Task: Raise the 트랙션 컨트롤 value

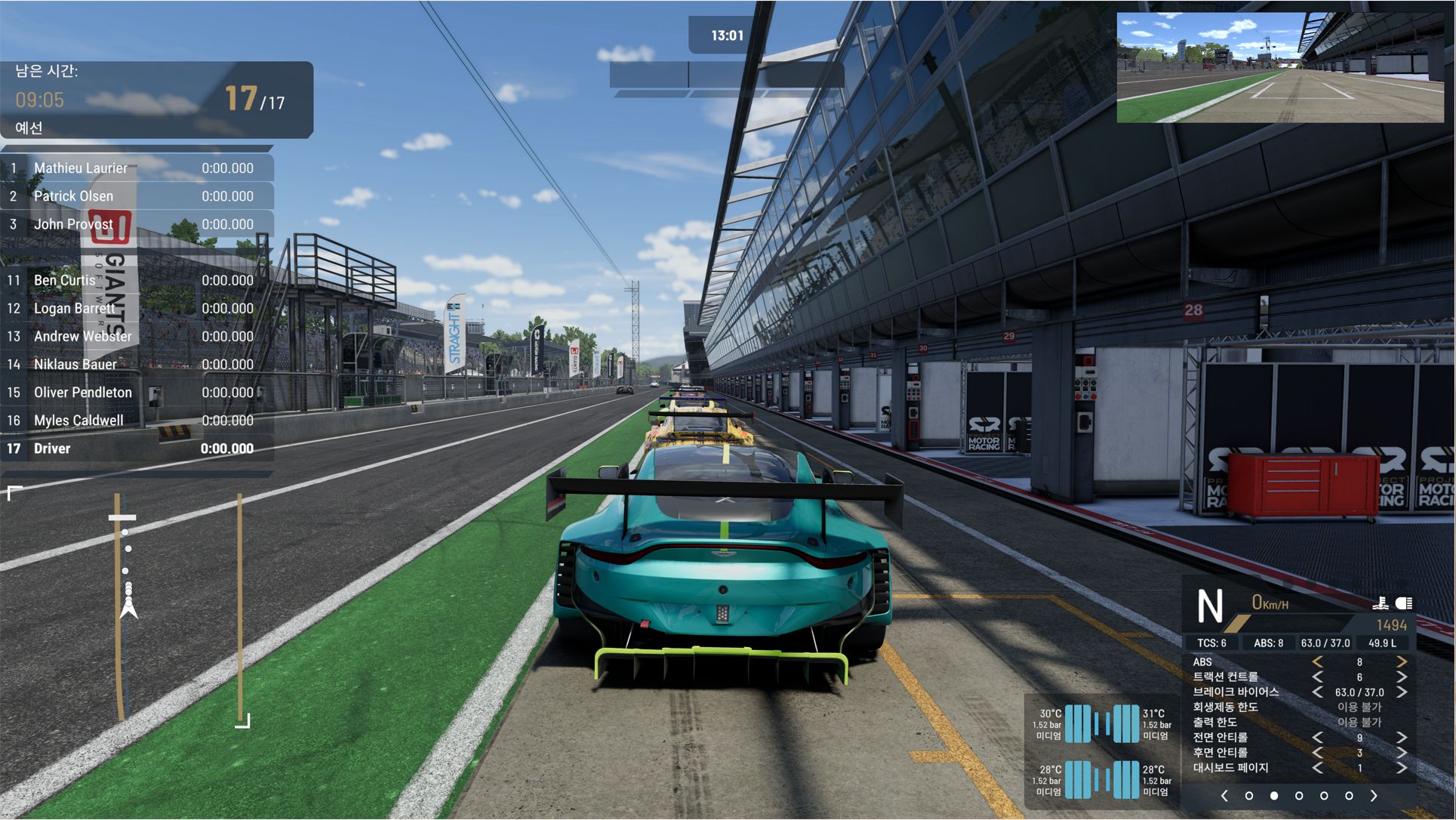Action: pyautogui.click(x=1401, y=677)
